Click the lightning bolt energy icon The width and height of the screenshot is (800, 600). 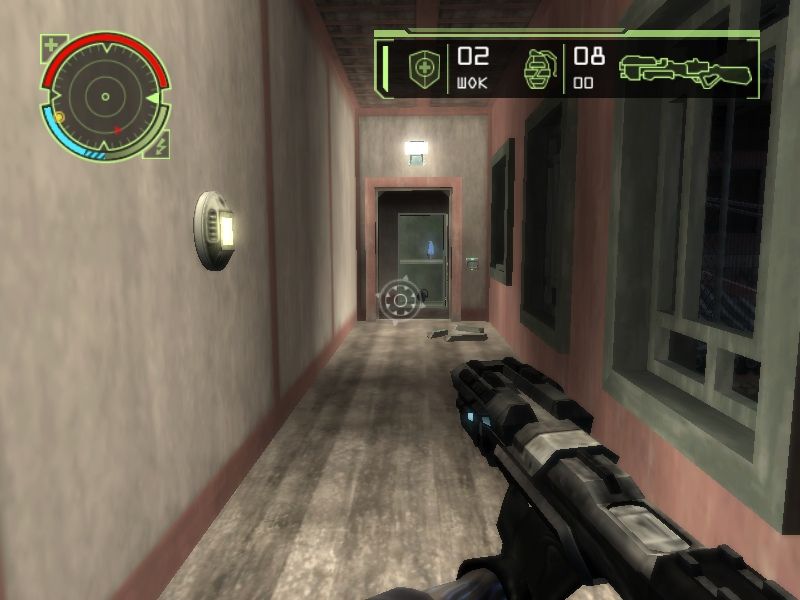(x=162, y=146)
